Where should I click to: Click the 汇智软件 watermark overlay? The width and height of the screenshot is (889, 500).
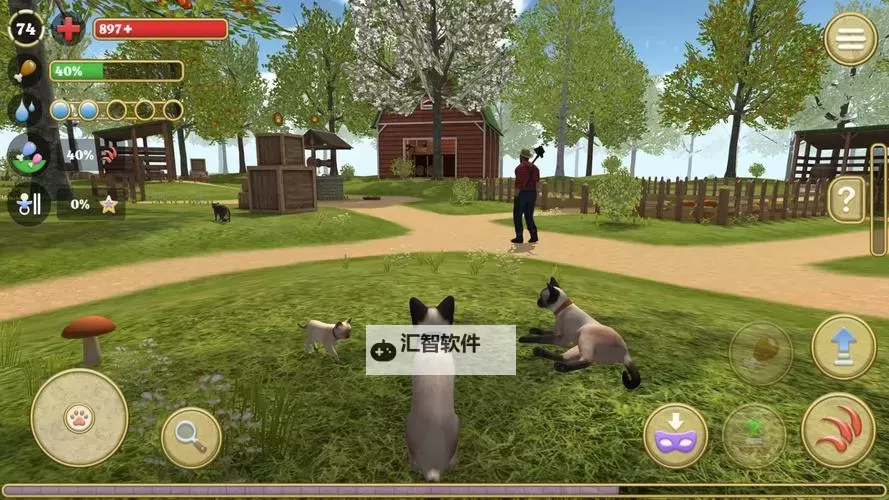click(440, 349)
